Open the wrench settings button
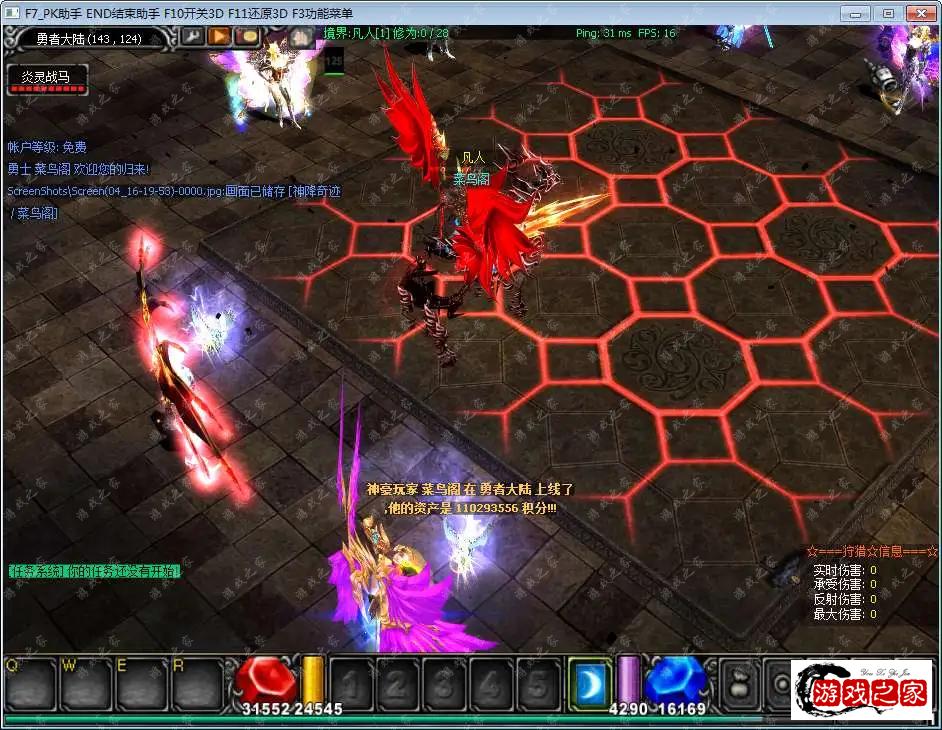 click(x=192, y=37)
